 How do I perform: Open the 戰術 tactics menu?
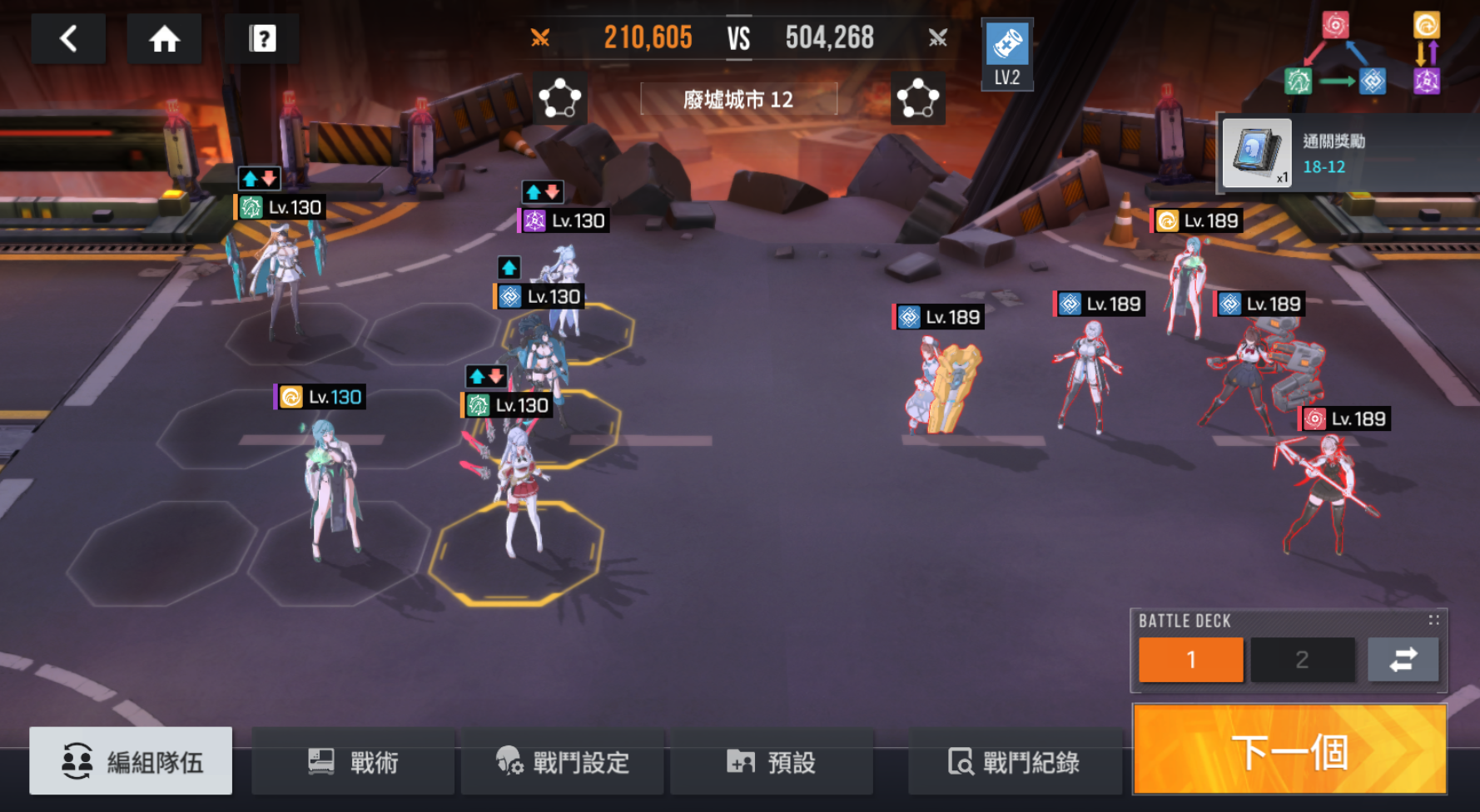click(353, 761)
